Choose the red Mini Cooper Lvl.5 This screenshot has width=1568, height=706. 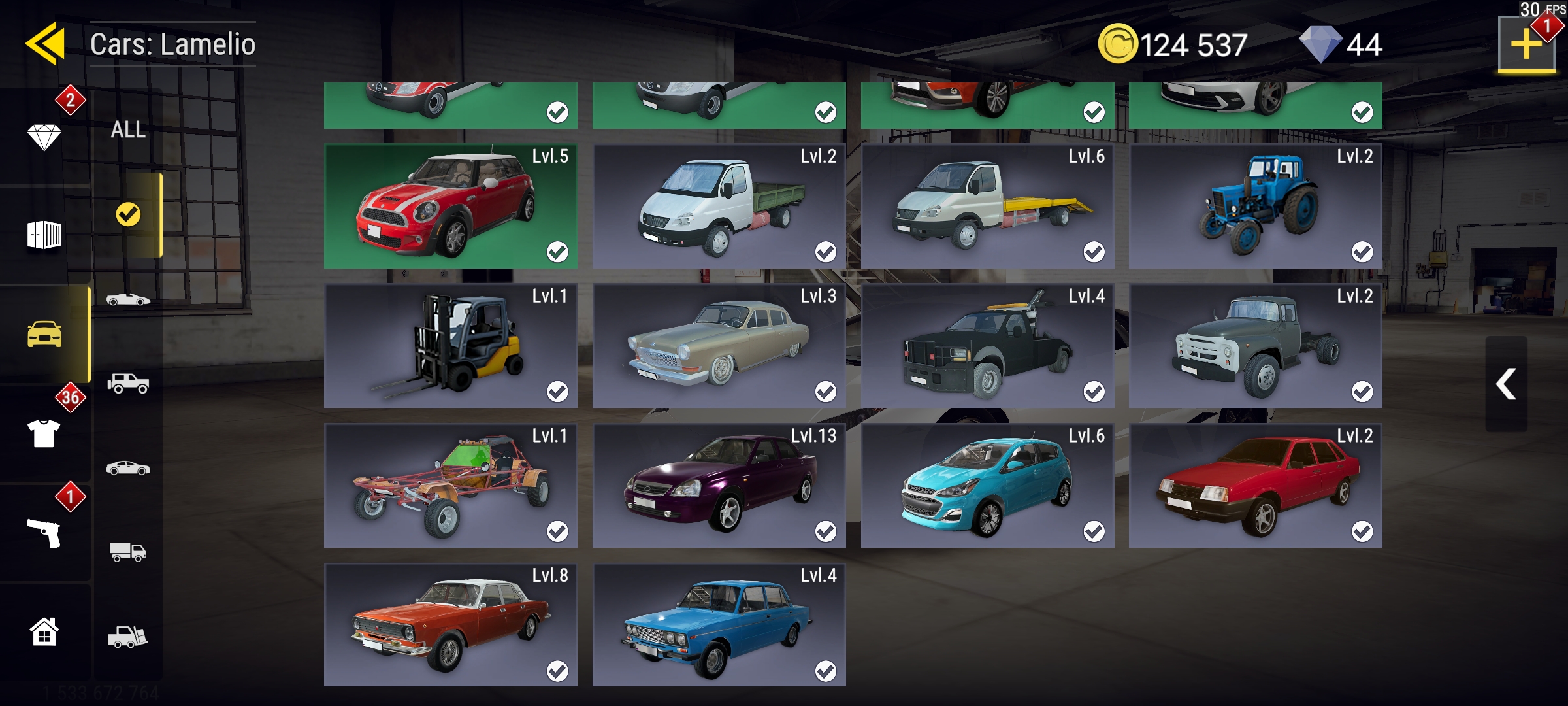click(451, 207)
